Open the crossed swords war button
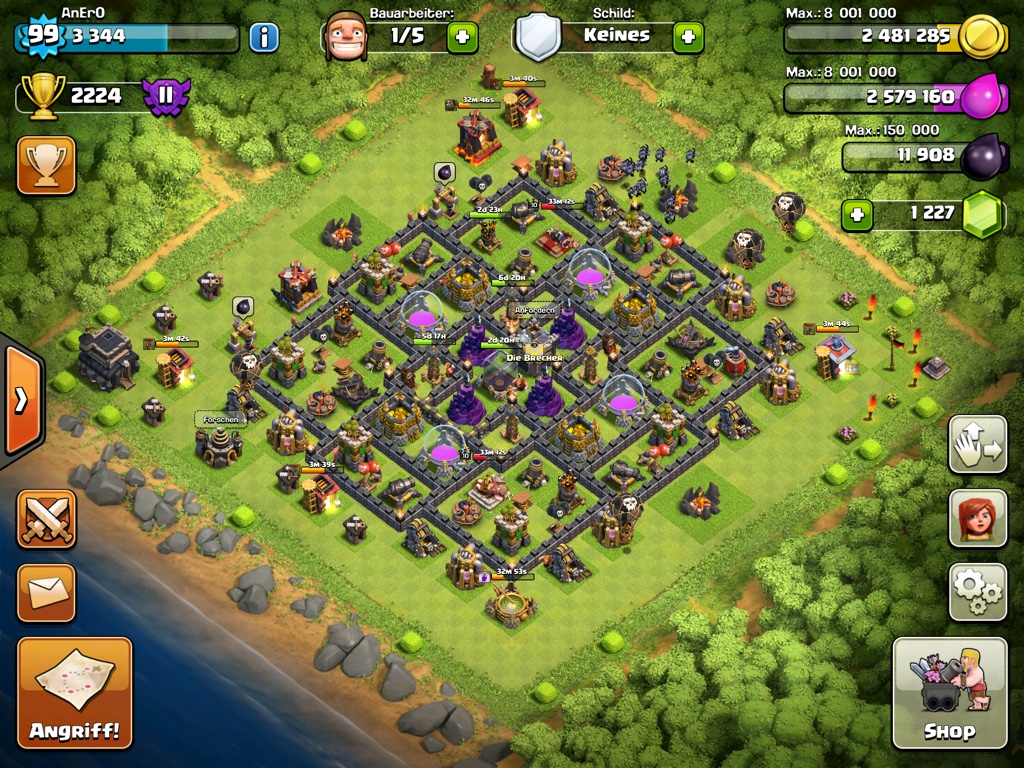The width and height of the screenshot is (1024, 768). 46,518
